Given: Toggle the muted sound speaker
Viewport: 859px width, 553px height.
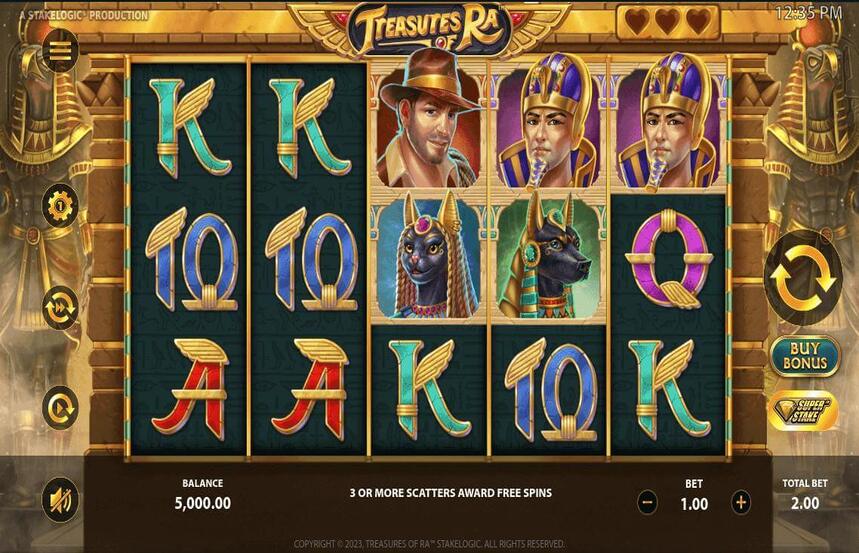Looking at the screenshot, I should click(60, 500).
